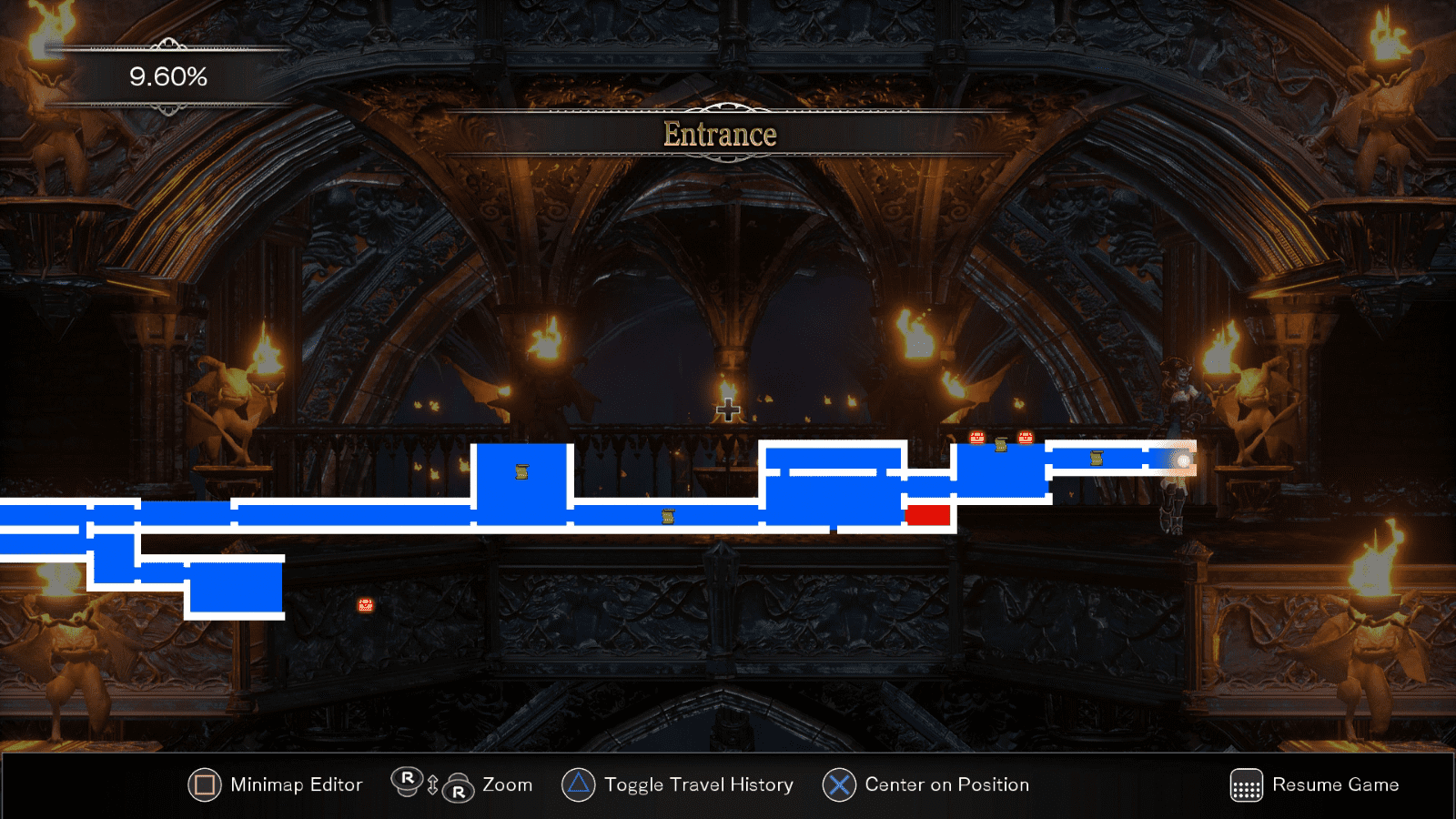
Task: Select the scroll icon in the tall left room
Action: click(521, 471)
